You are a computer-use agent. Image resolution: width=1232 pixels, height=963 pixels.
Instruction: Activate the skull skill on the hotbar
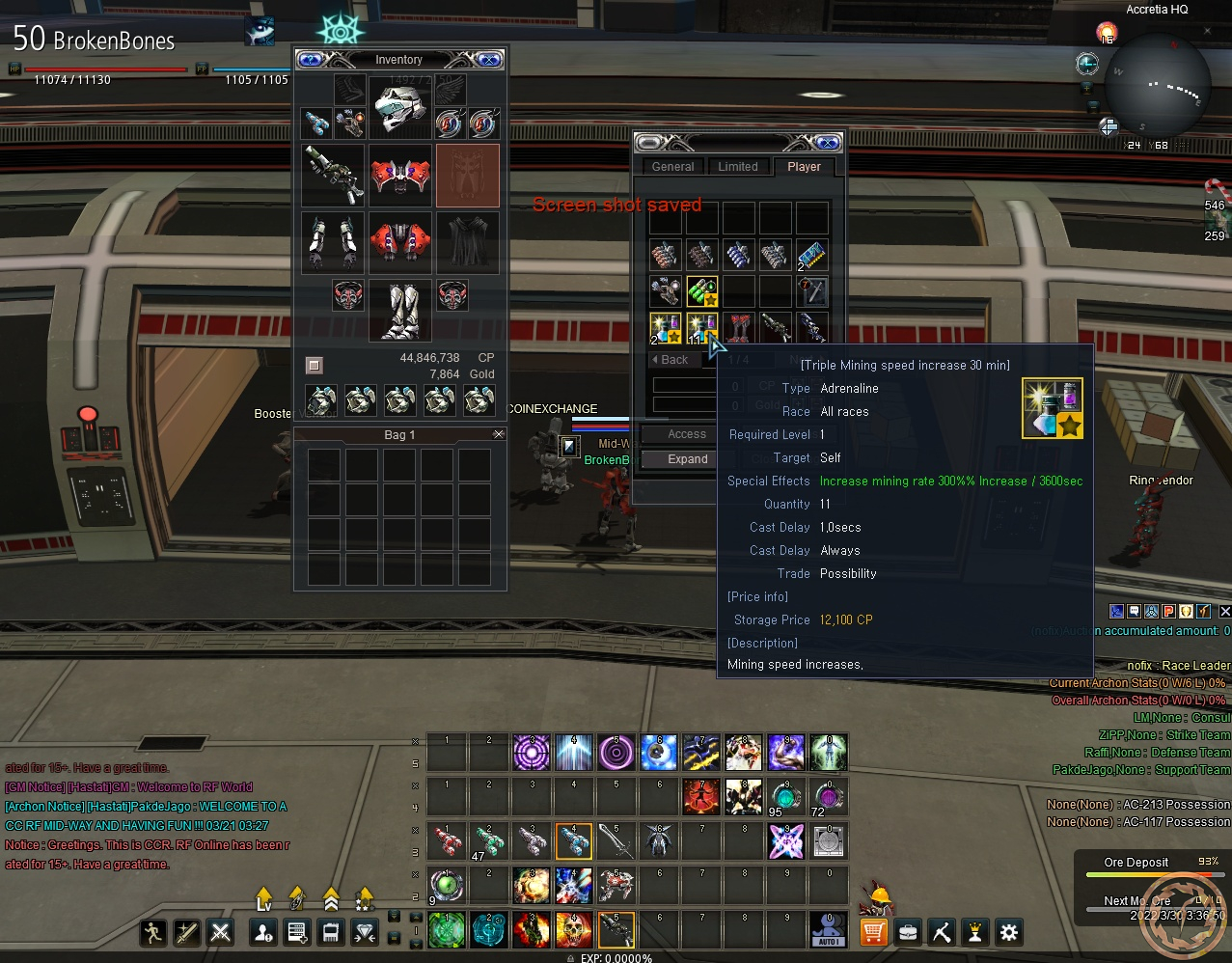click(573, 931)
